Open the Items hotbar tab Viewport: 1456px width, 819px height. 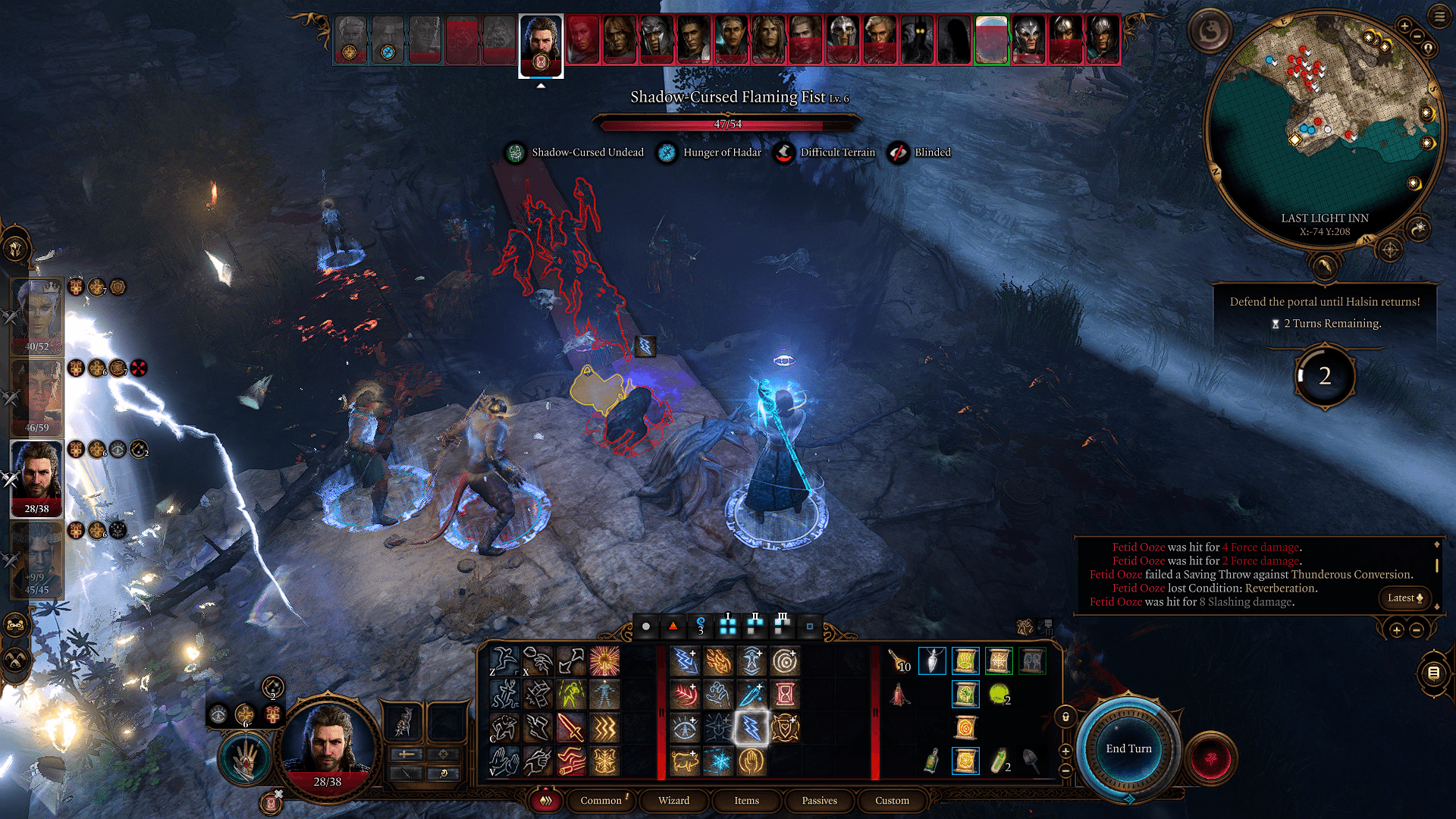(746, 801)
